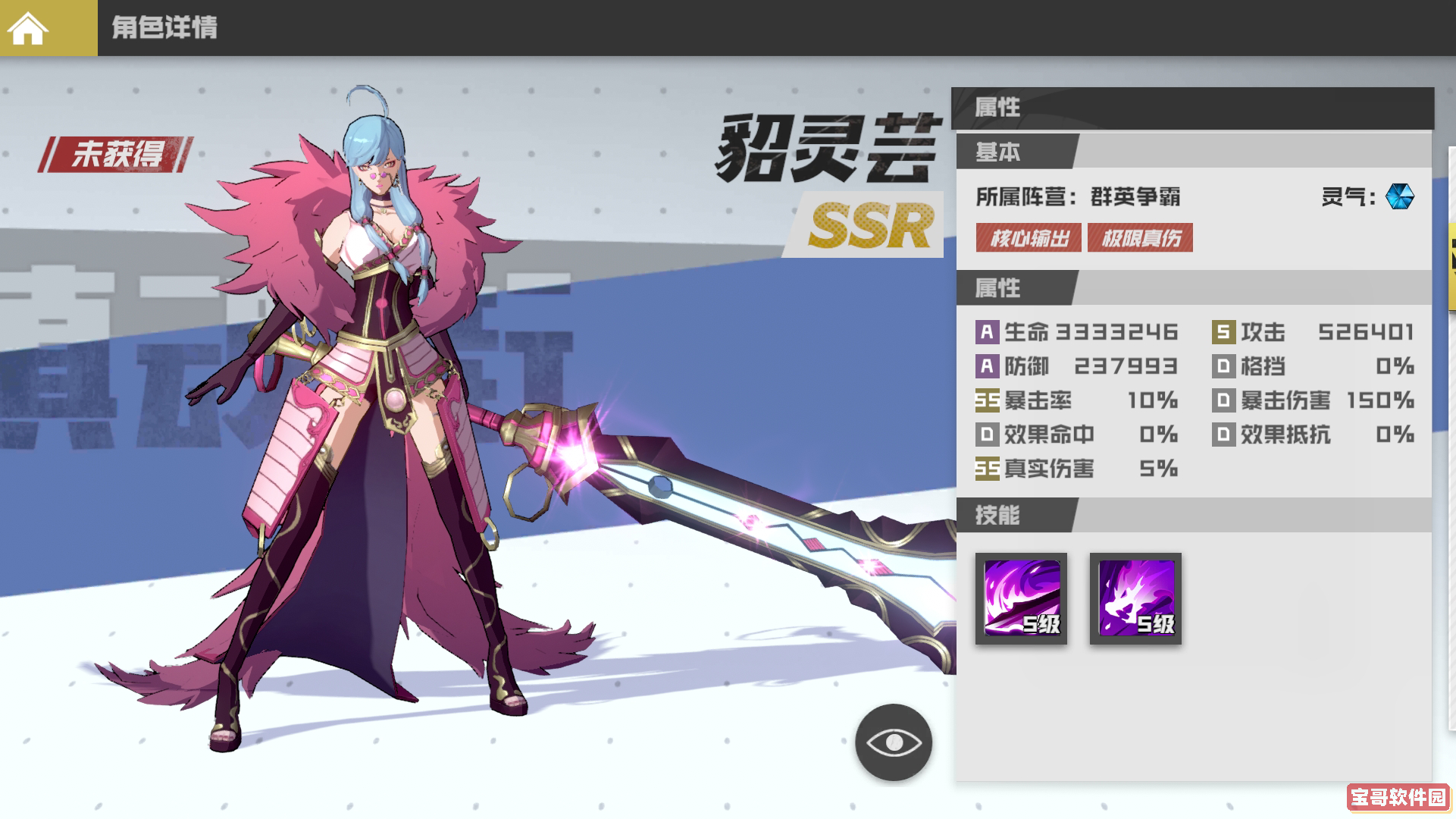1456x819 pixels.
Task: Select the 核心输出 tag
Action: [1028, 237]
